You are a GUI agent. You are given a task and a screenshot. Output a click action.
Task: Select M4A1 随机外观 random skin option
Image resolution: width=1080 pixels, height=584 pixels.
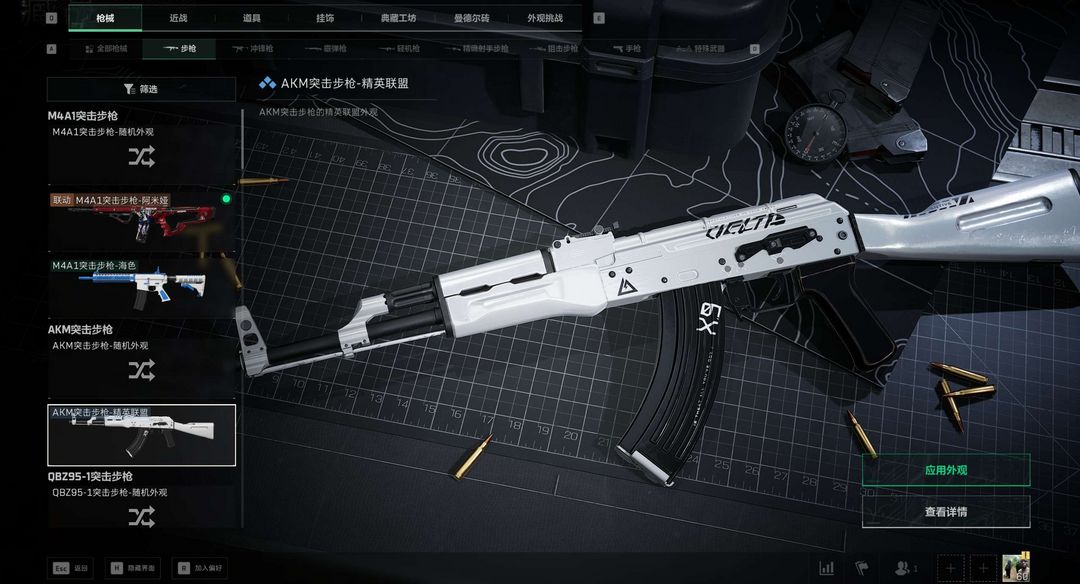(x=141, y=156)
